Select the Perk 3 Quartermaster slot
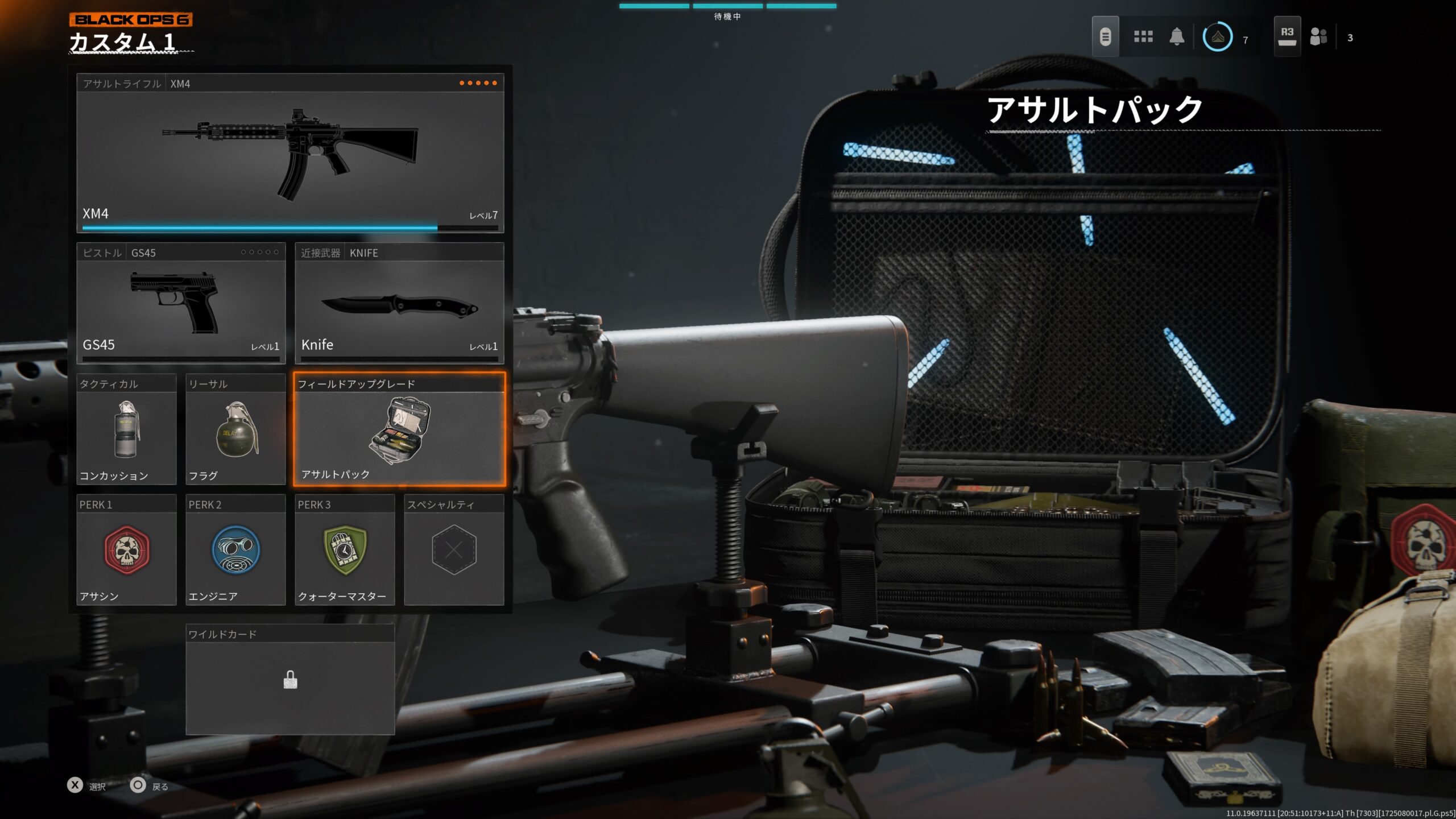Screen dimensions: 1456x819 click(345, 551)
